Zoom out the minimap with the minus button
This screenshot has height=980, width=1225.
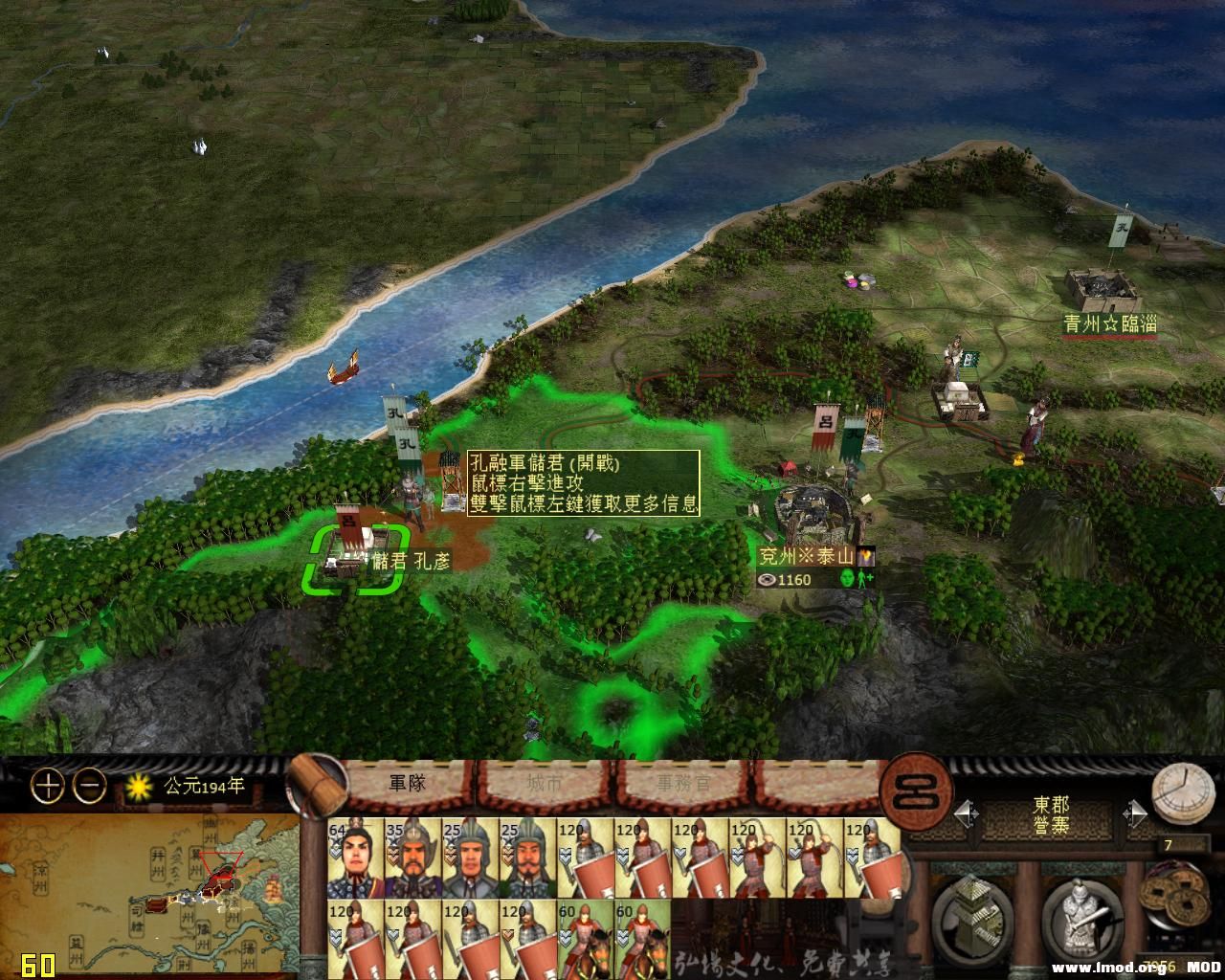click(90, 787)
